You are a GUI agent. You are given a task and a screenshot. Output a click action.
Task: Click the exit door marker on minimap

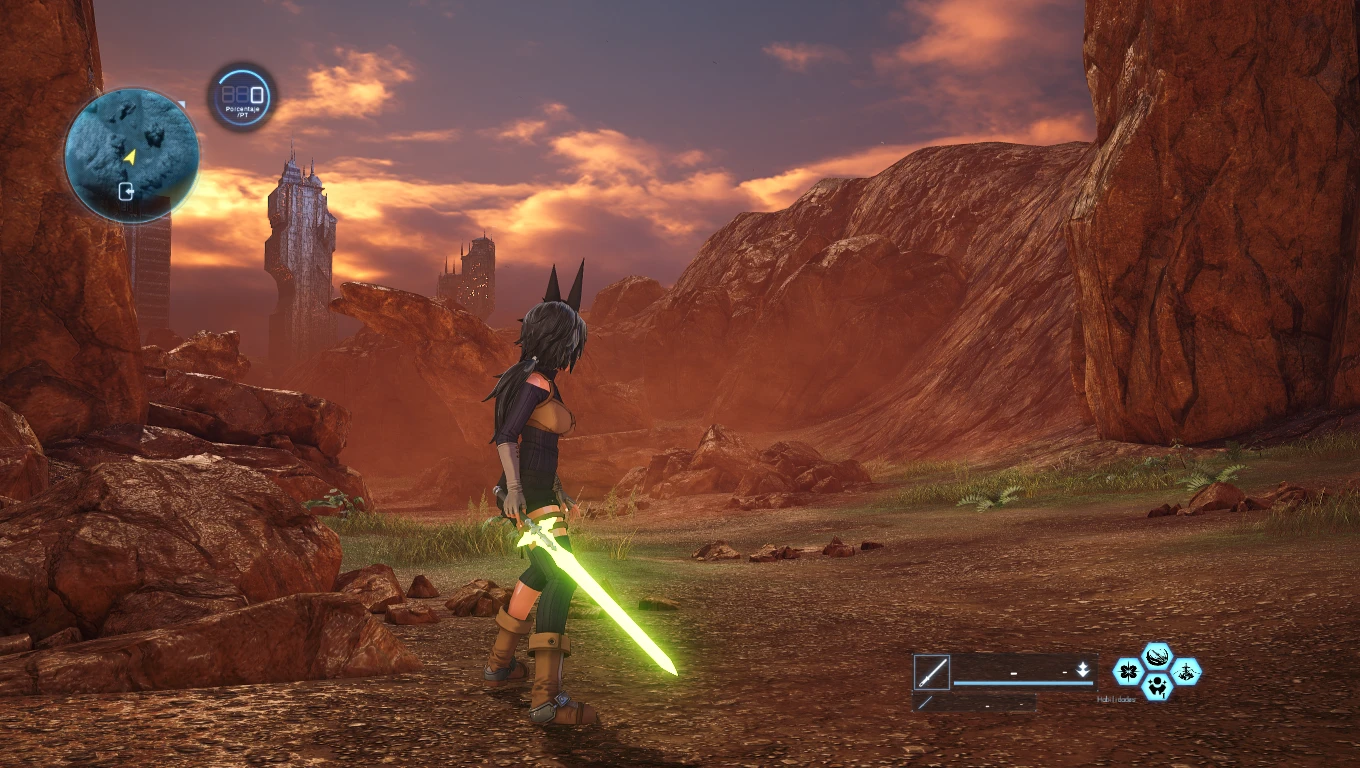(127, 191)
